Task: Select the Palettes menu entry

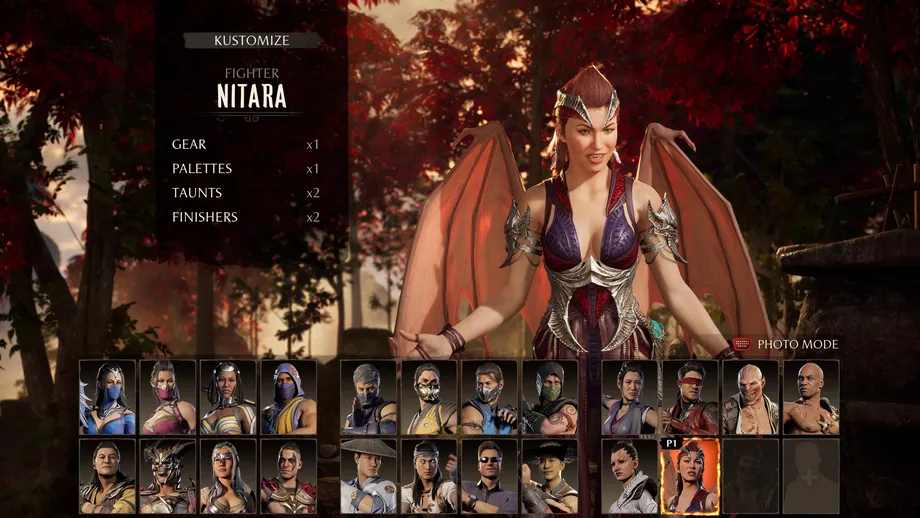Action: [x=203, y=169]
